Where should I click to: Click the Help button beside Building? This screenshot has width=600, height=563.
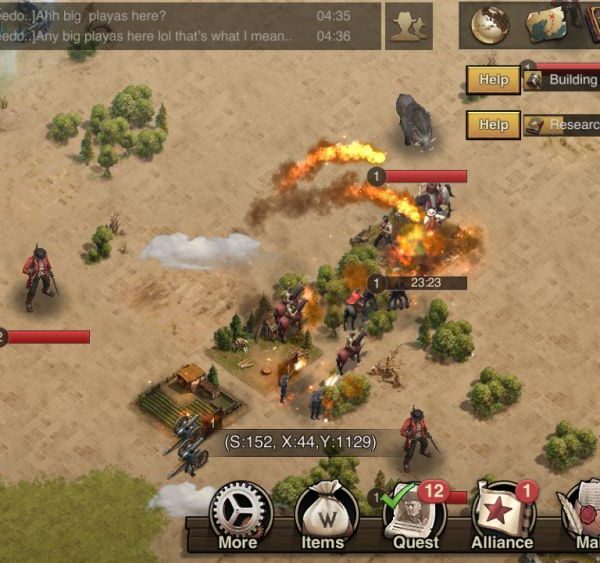[493, 80]
